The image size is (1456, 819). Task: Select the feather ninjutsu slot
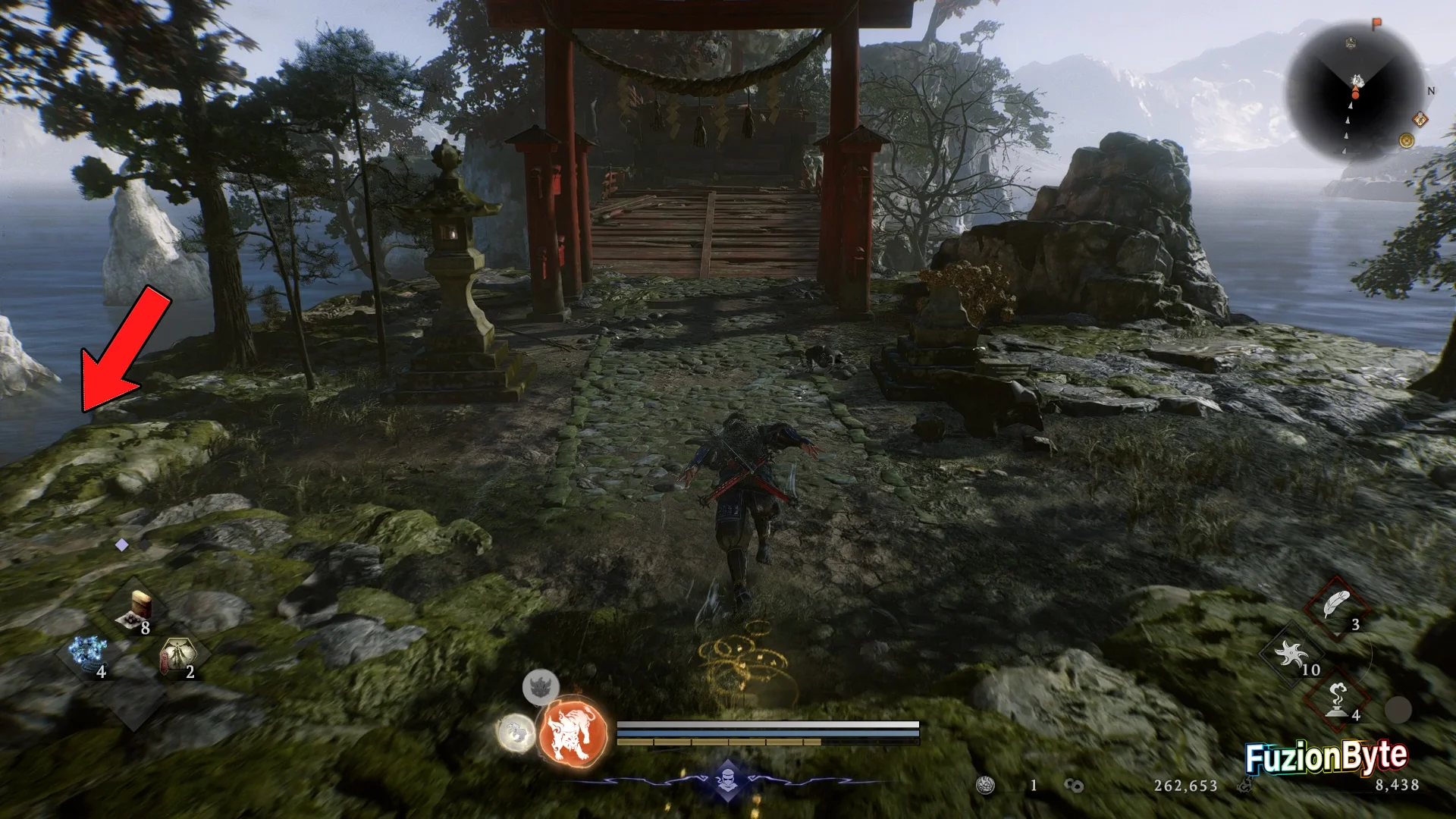coord(1336,607)
